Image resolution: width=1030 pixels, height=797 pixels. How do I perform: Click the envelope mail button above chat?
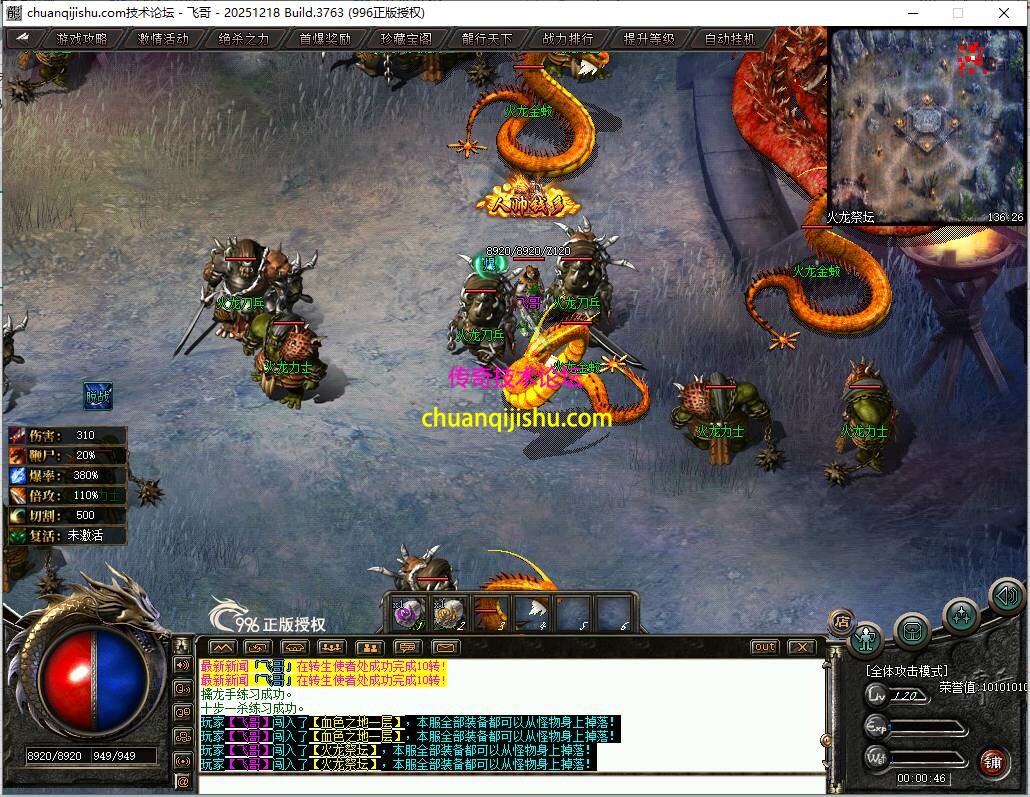point(444,647)
